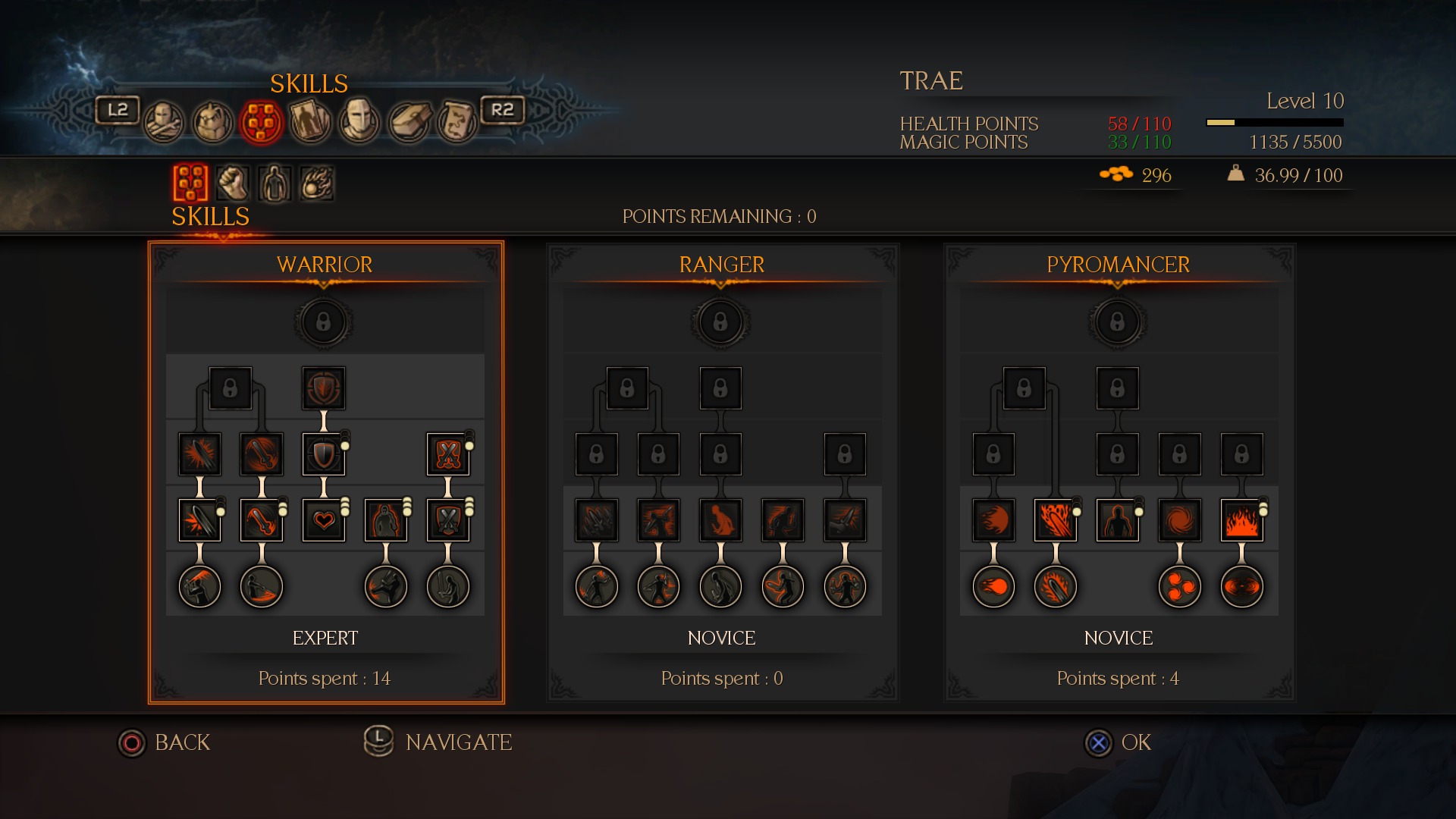The height and width of the screenshot is (819, 1456).
Task: Select the knight helmet menu tab
Action: [x=359, y=121]
